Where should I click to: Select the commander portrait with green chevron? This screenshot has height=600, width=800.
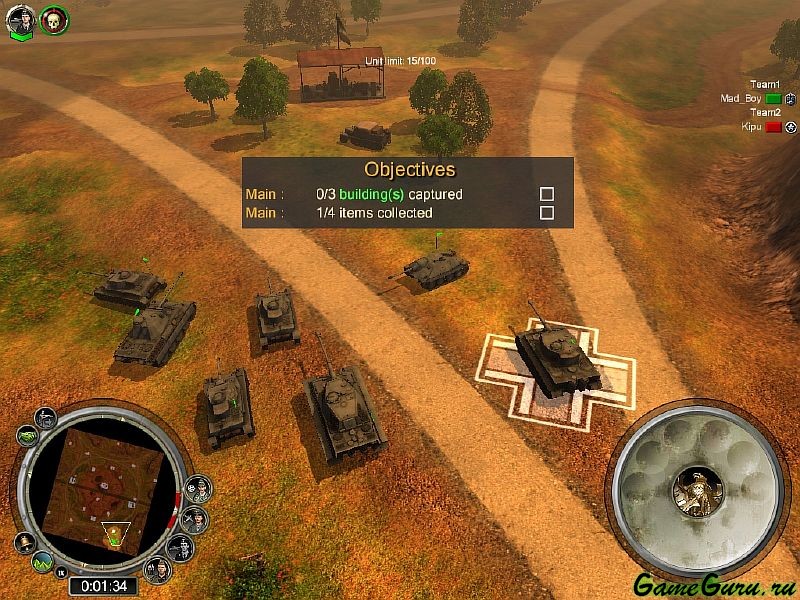(20, 18)
